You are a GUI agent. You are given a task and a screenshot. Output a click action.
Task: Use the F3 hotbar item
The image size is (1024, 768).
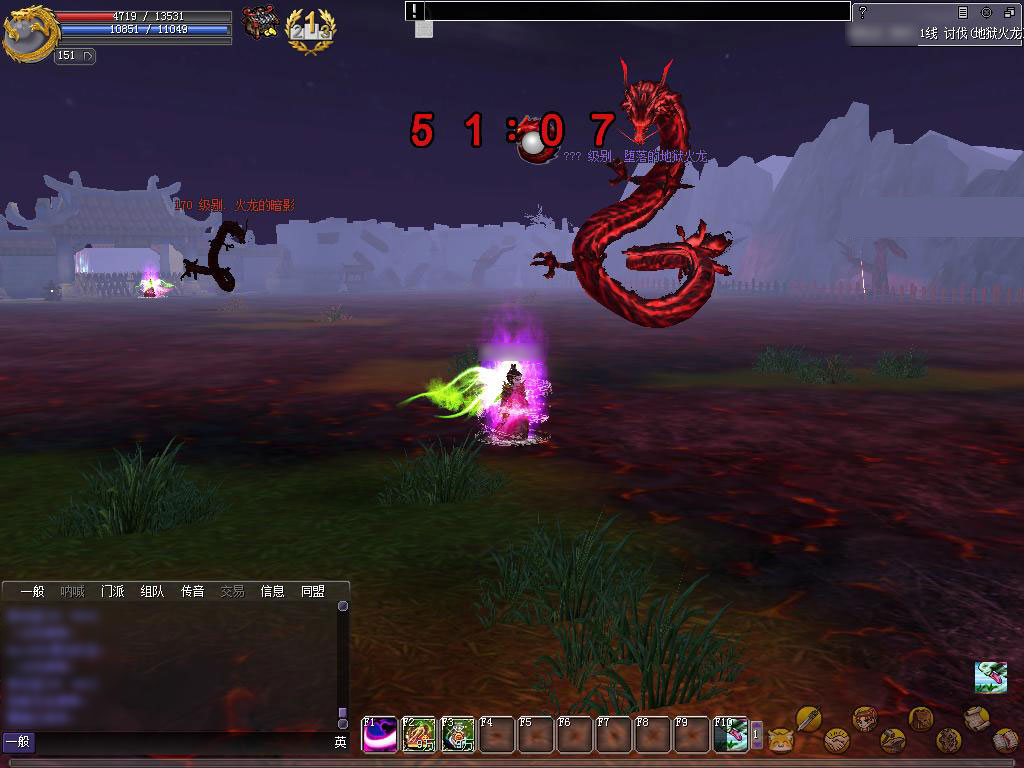458,735
